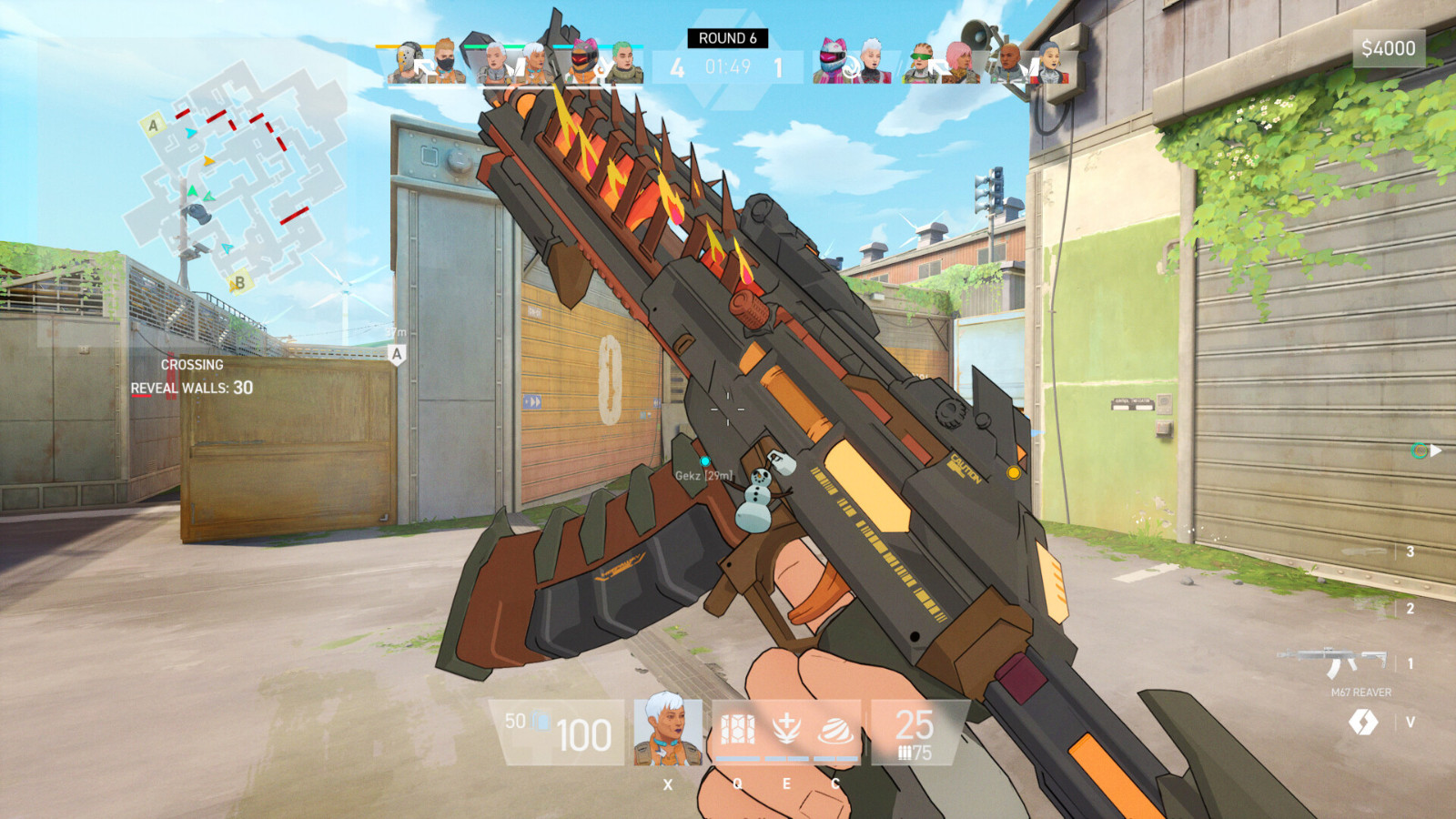
Task: Select the sidearm silhouette in weapon slot 2
Action: click(1368, 608)
